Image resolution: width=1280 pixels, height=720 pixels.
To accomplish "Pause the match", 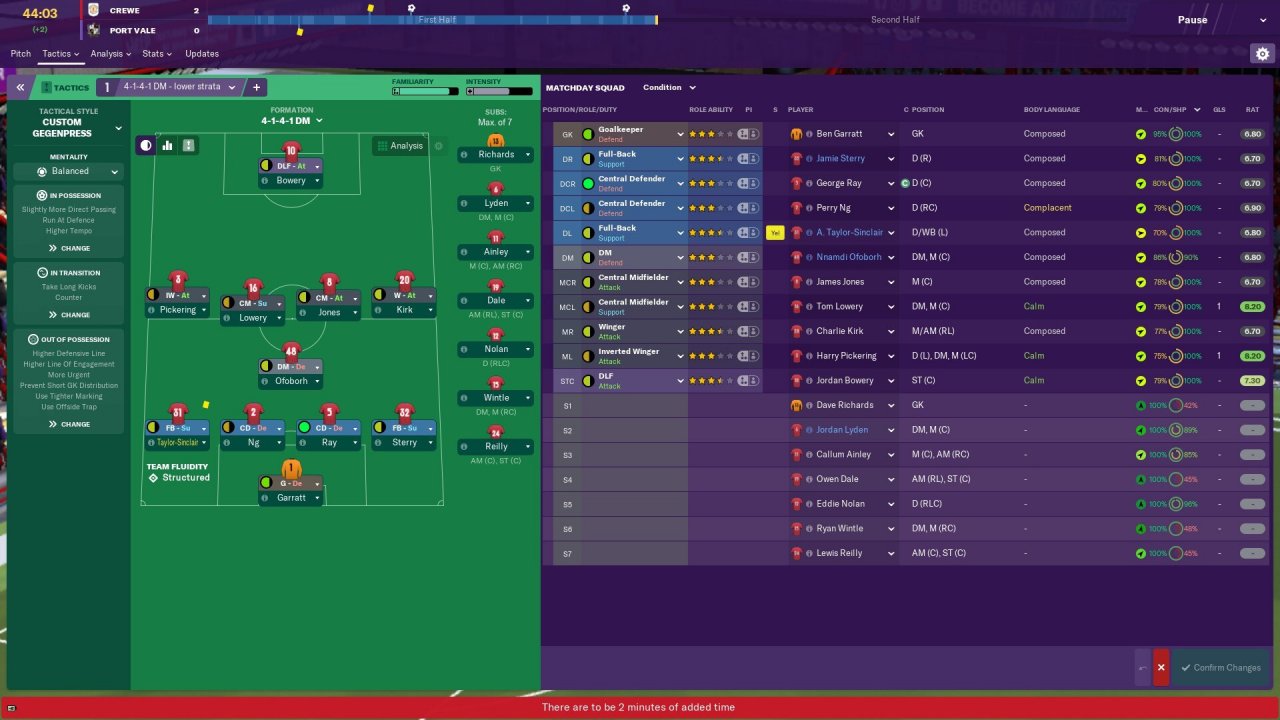I will coord(1192,20).
